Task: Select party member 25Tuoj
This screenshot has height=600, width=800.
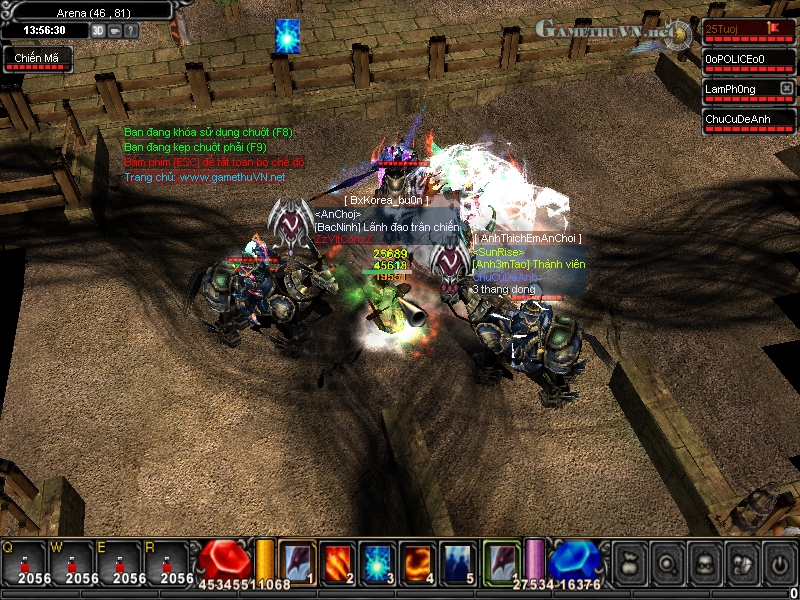Action: [x=736, y=29]
